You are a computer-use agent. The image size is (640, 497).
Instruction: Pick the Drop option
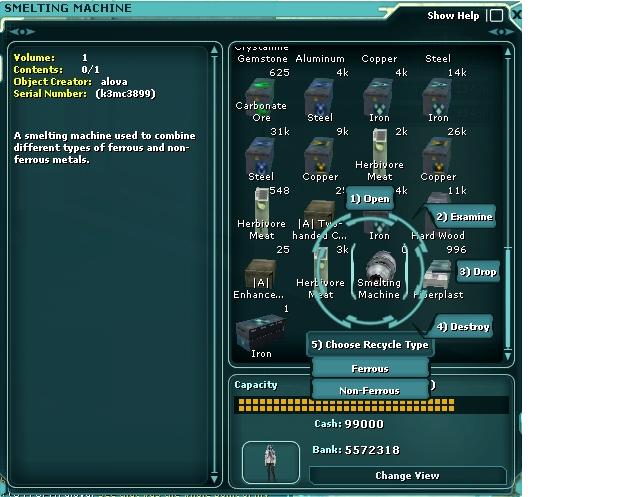(x=477, y=272)
